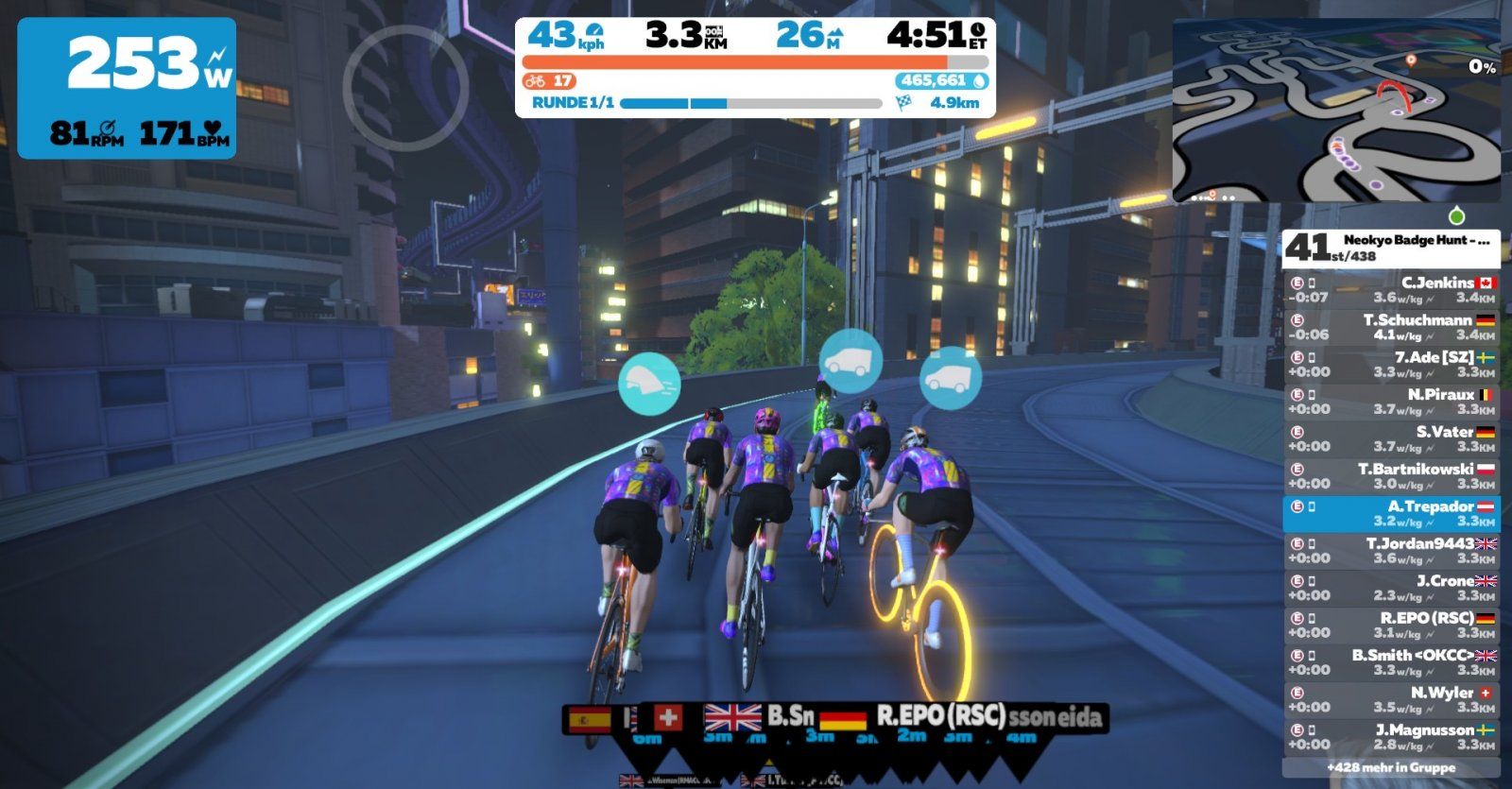Select C.Jenkins in the rider list
This screenshot has height=789, width=1512.
pyautogui.click(x=1390, y=290)
